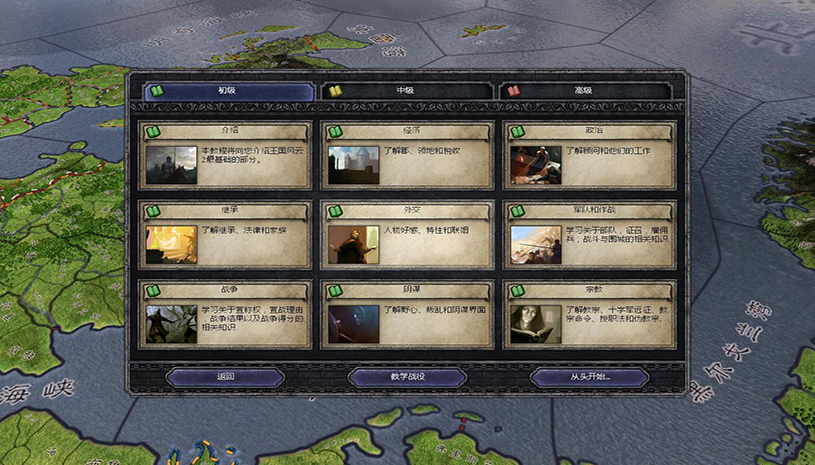Click the 返回 (Back) button
The height and width of the screenshot is (465, 815).
(225, 377)
